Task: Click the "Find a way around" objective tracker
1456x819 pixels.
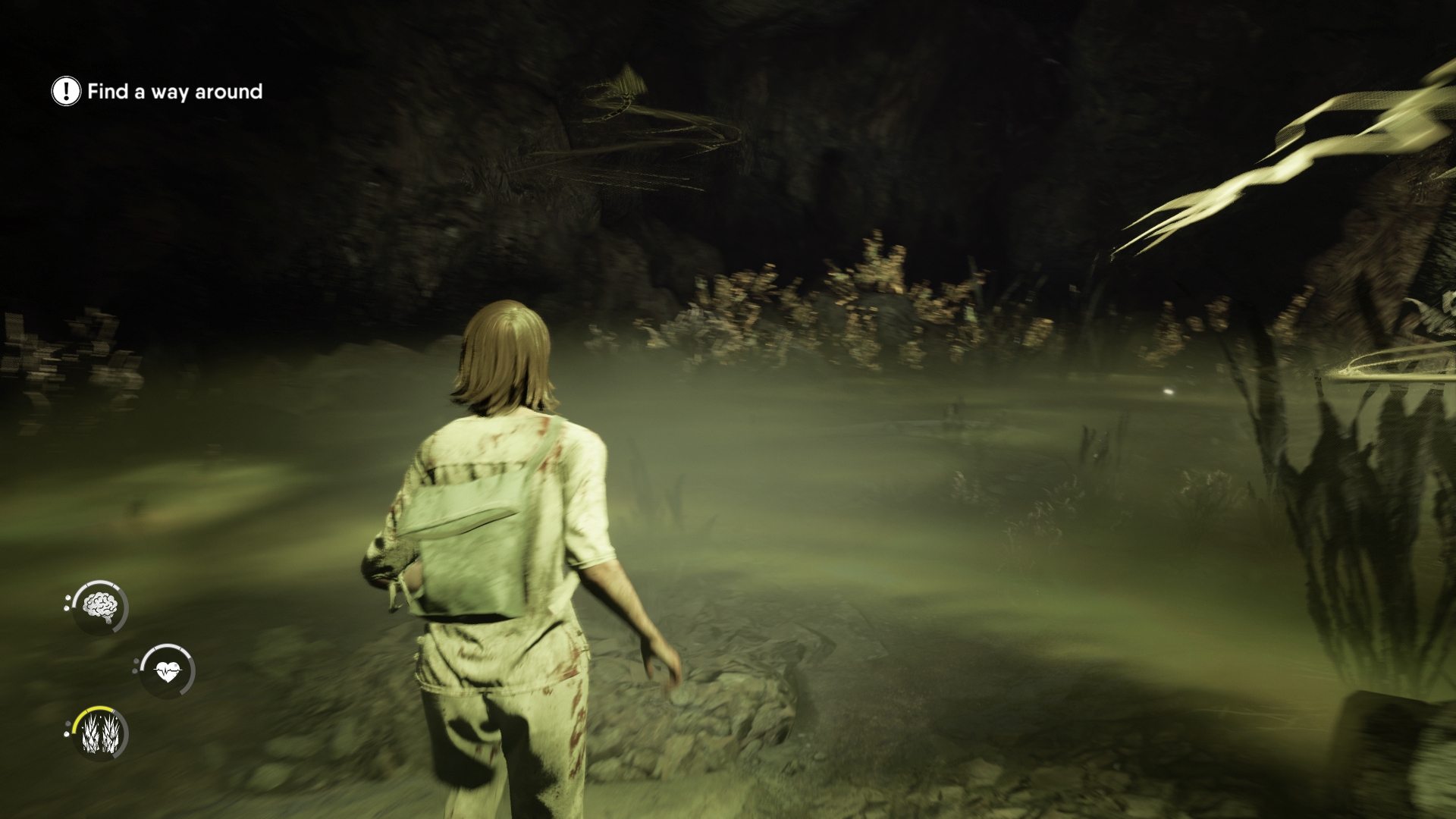Action: click(158, 92)
